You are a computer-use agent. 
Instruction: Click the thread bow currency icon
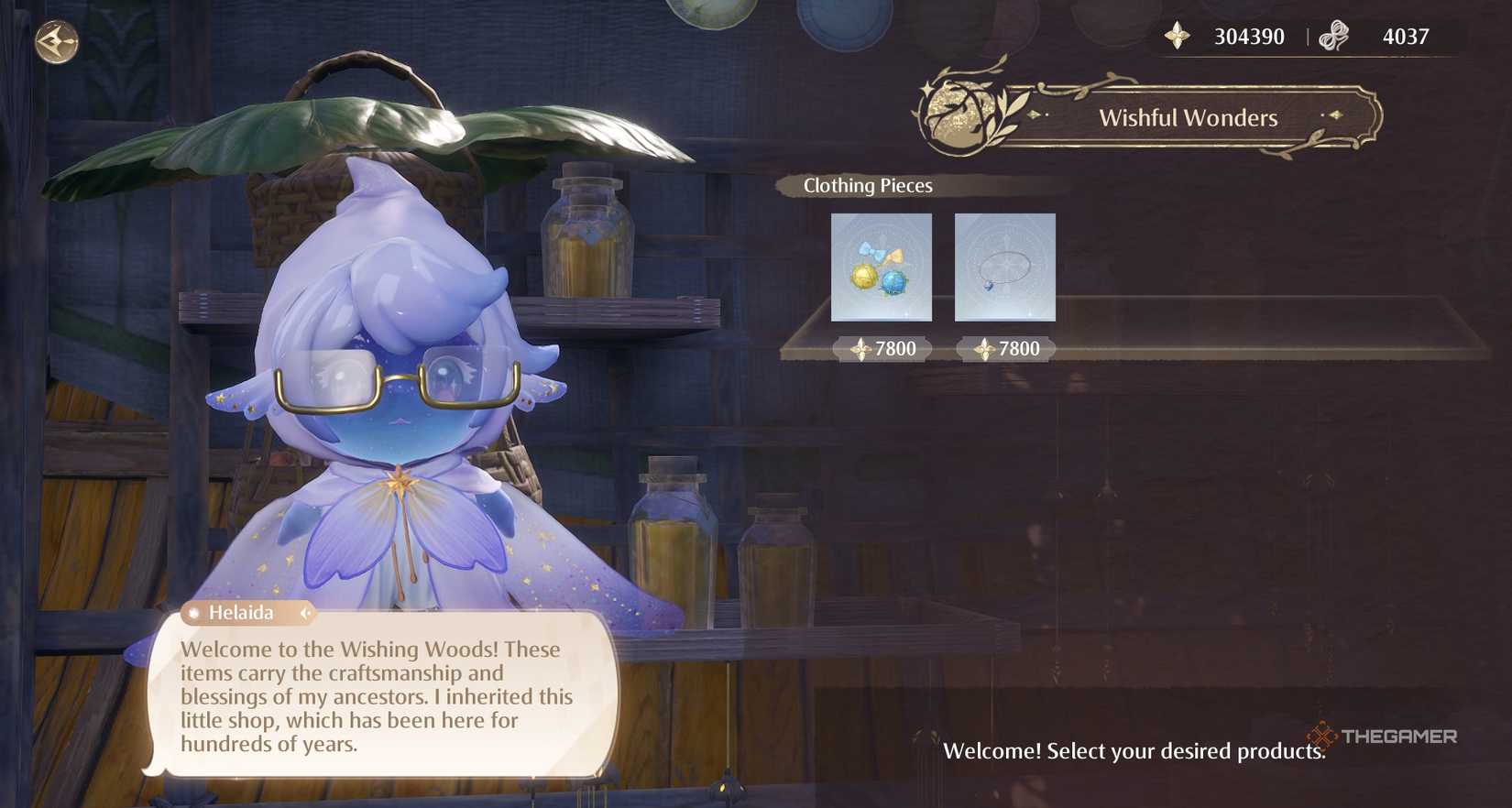(x=1334, y=35)
